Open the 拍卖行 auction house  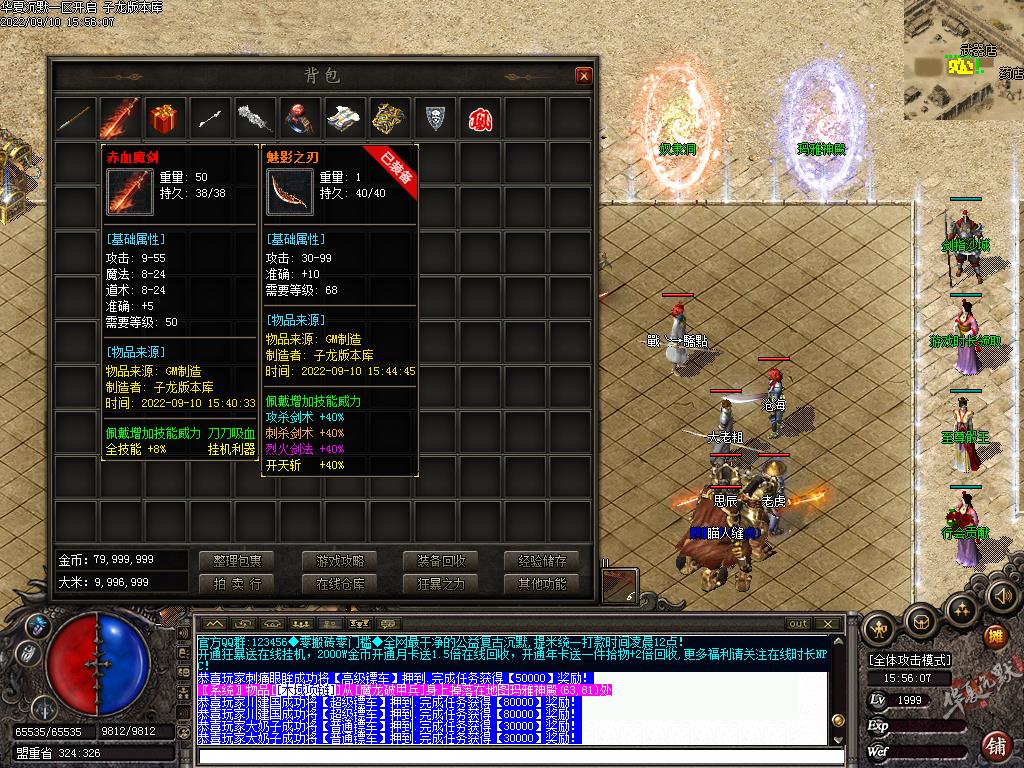[236, 584]
